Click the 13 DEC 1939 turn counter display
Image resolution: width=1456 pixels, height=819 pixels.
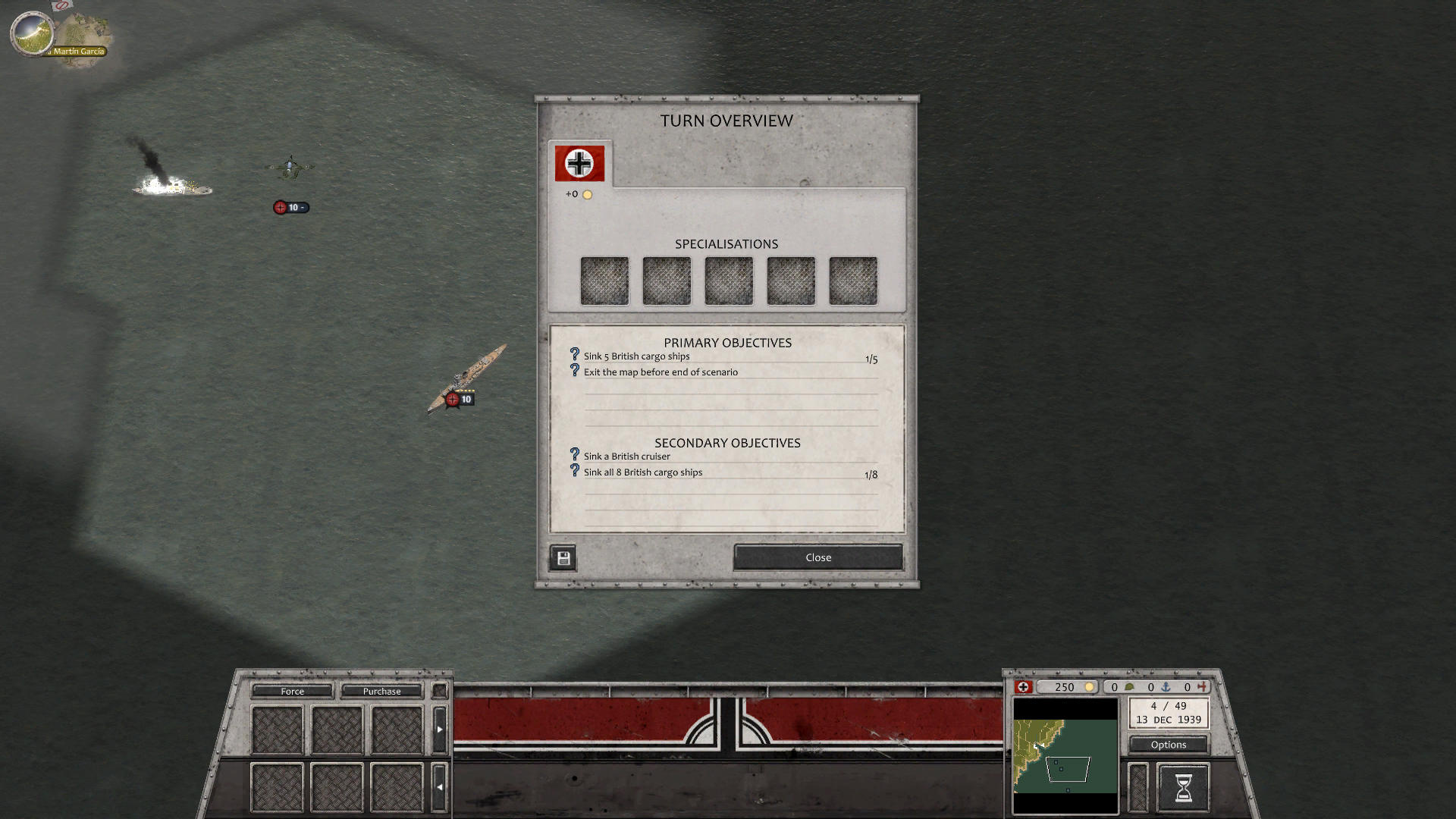[x=1168, y=714]
